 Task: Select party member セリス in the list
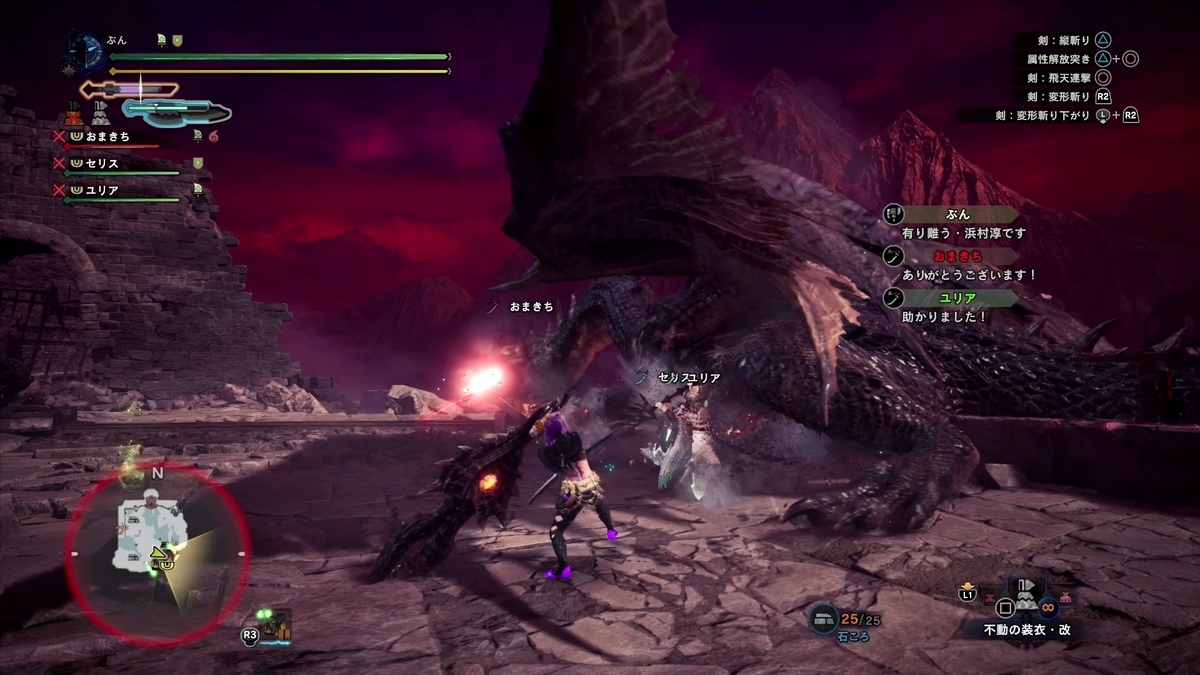pyautogui.click(x=101, y=162)
